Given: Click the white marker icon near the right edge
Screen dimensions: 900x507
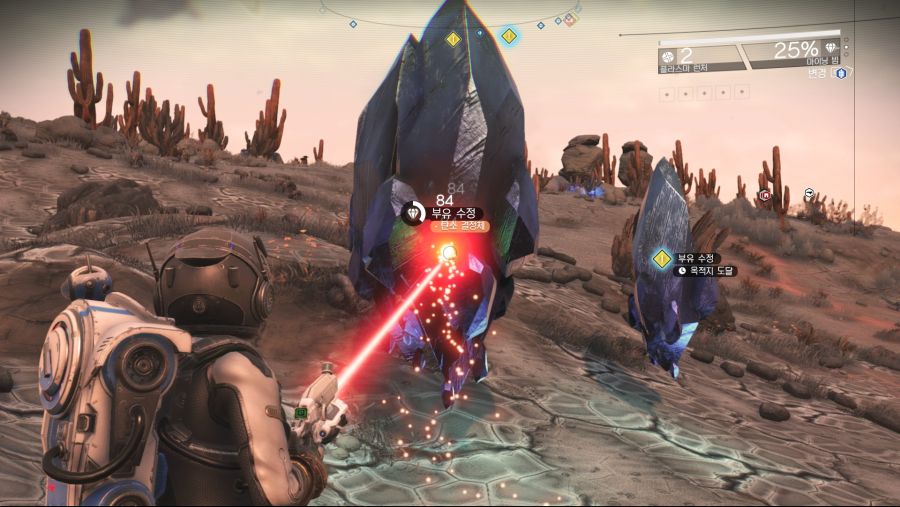Looking at the screenshot, I should pos(808,194).
